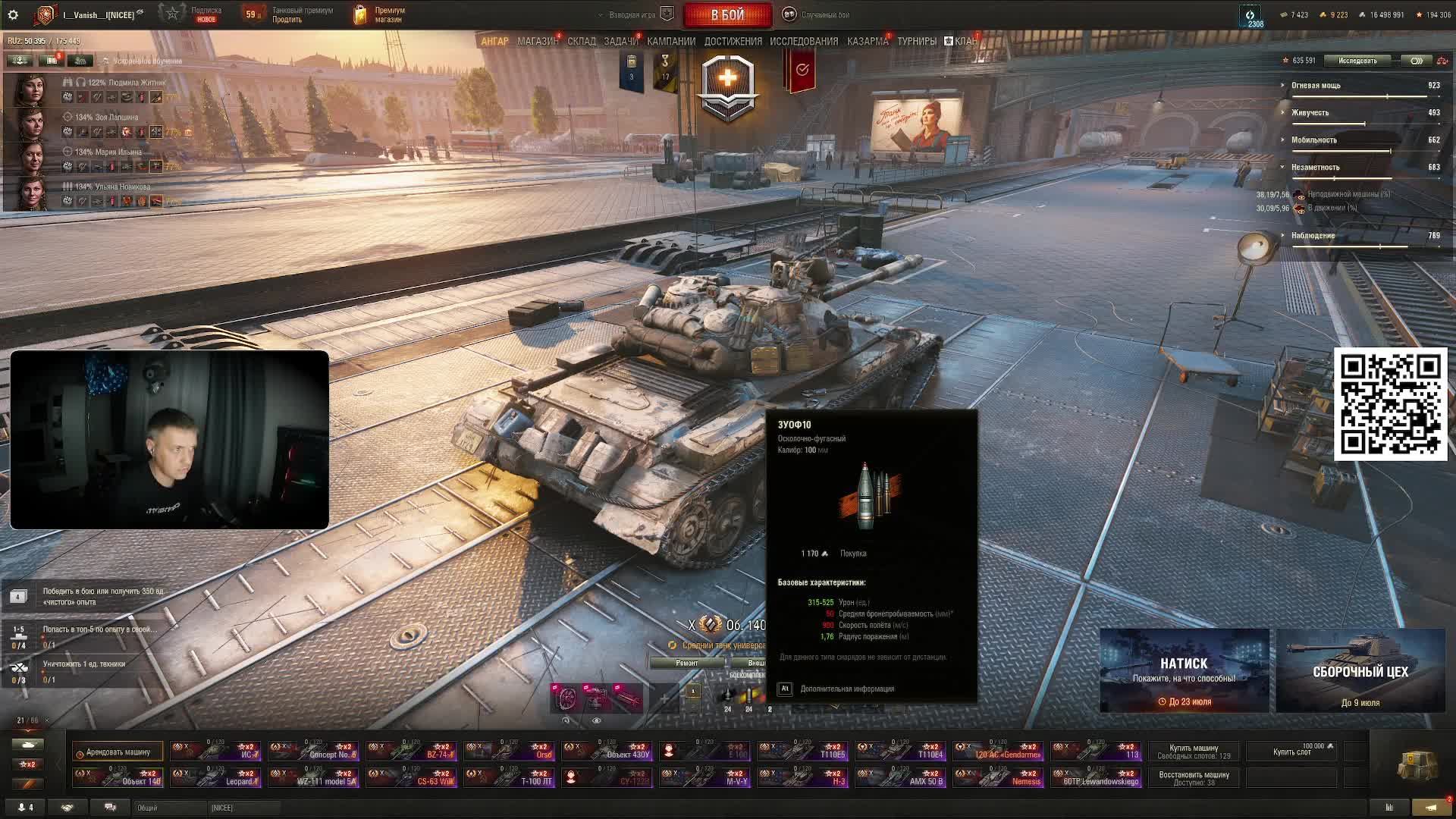The height and width of the screenshot is (819, 1456).
Task: Click the Купить слот button
Action: 1292,752
